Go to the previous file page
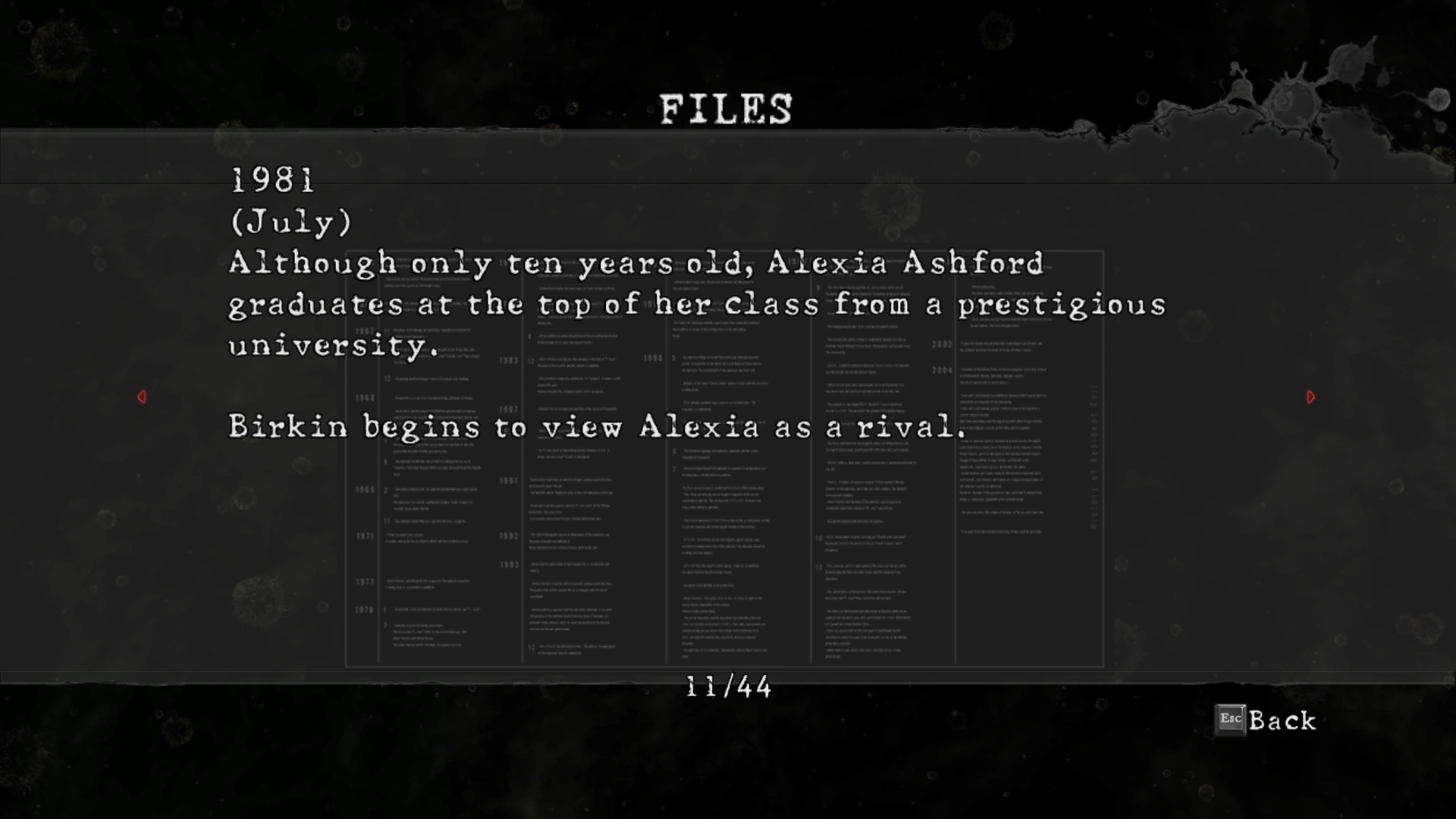Viewport: 1456px width, 819px height. [142, 397]
